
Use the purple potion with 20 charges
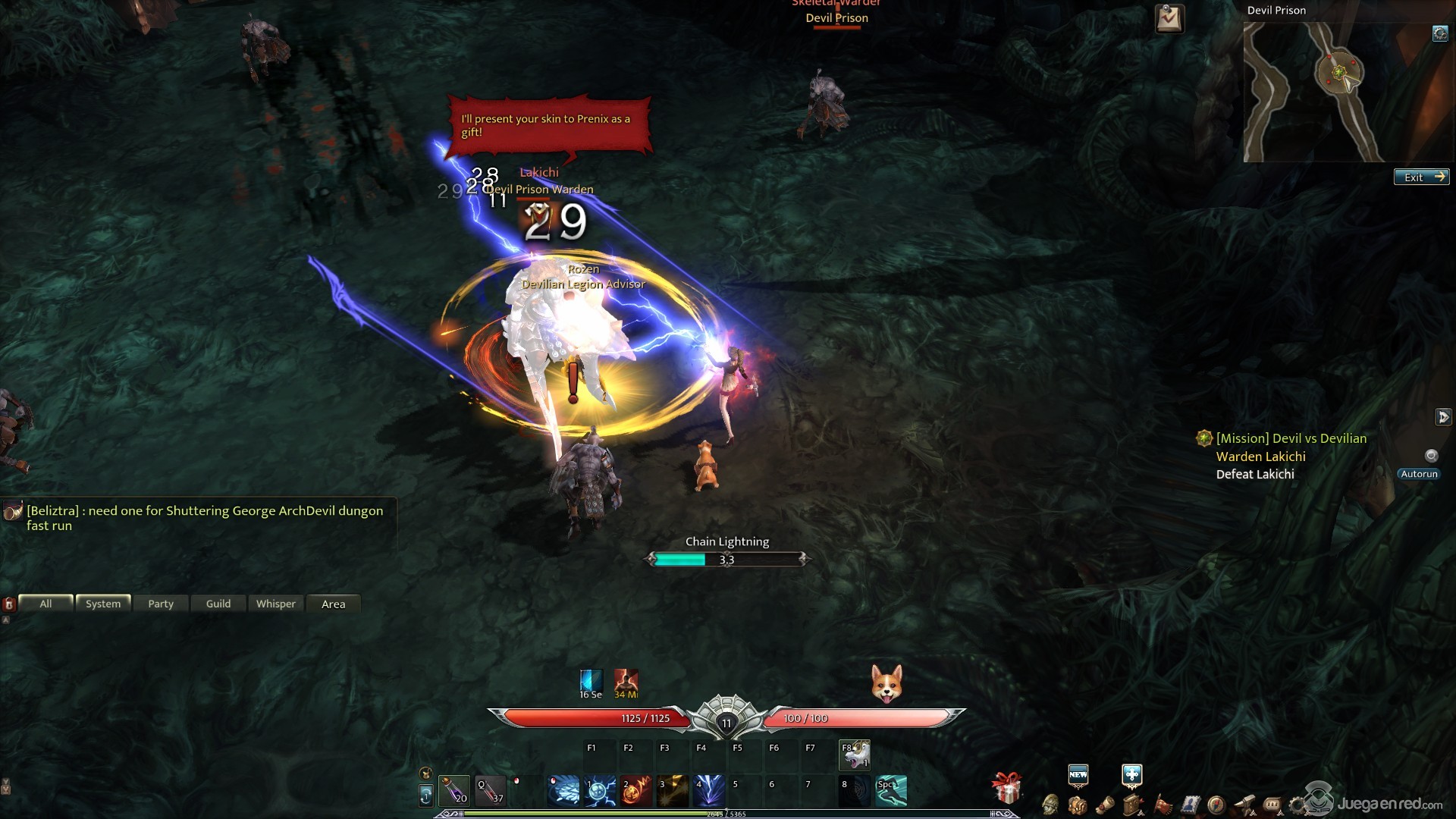click(454, 790)
